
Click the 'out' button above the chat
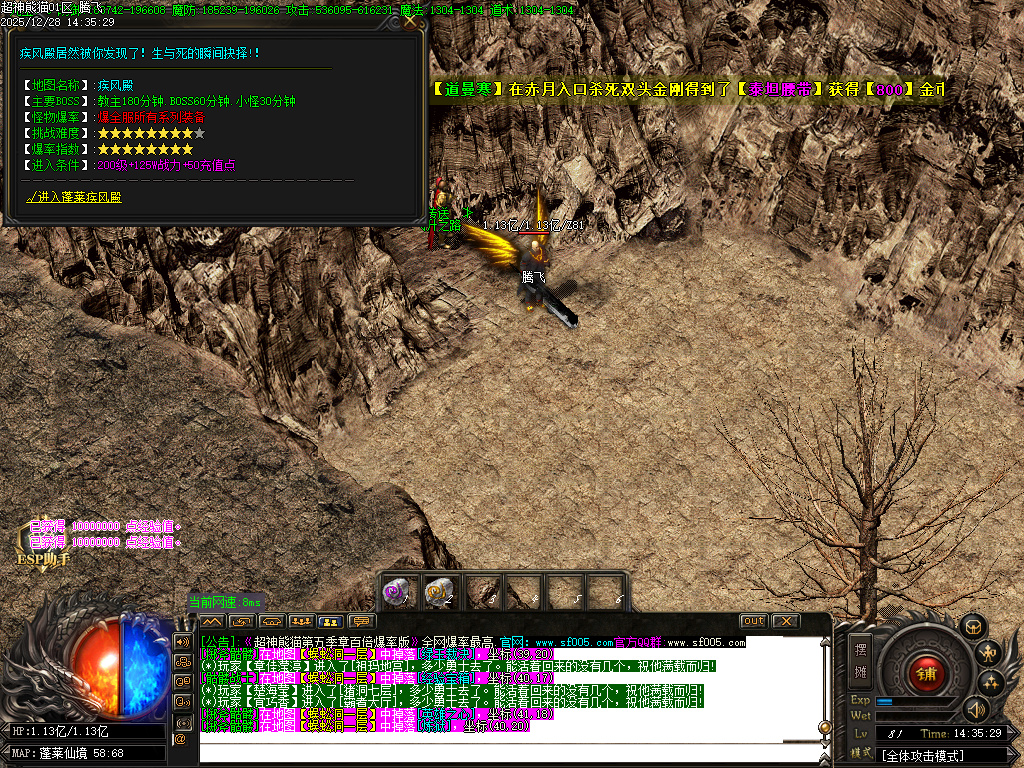pos(753,621)
